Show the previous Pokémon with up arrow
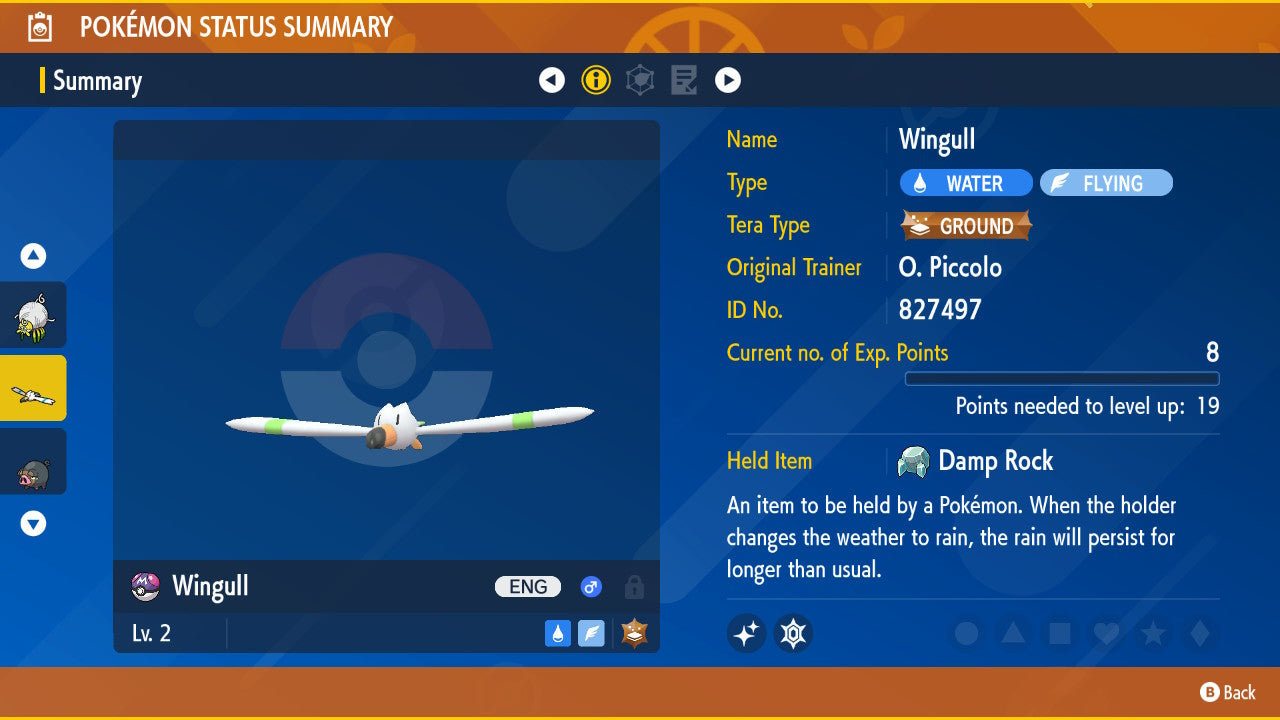Screen dimensions: 1280x720 coord(34,256)
